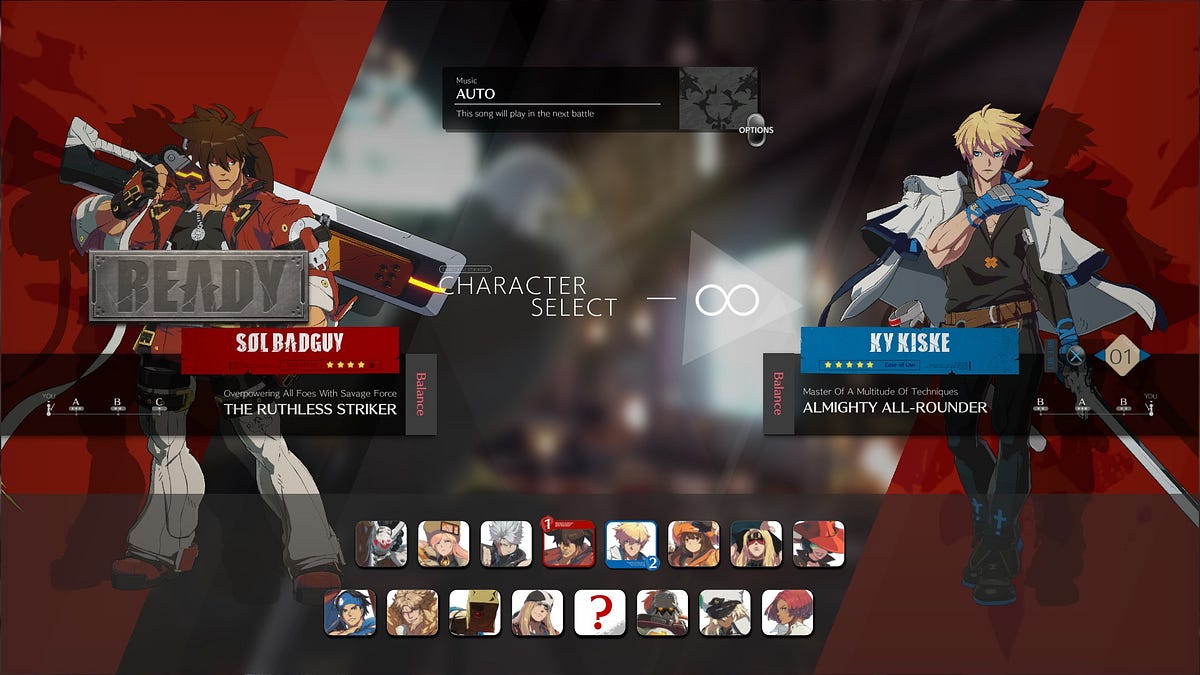Select the white-and-red masked character portrait
The height and width of the screenshot is (675, 1200).
[381, 544]
